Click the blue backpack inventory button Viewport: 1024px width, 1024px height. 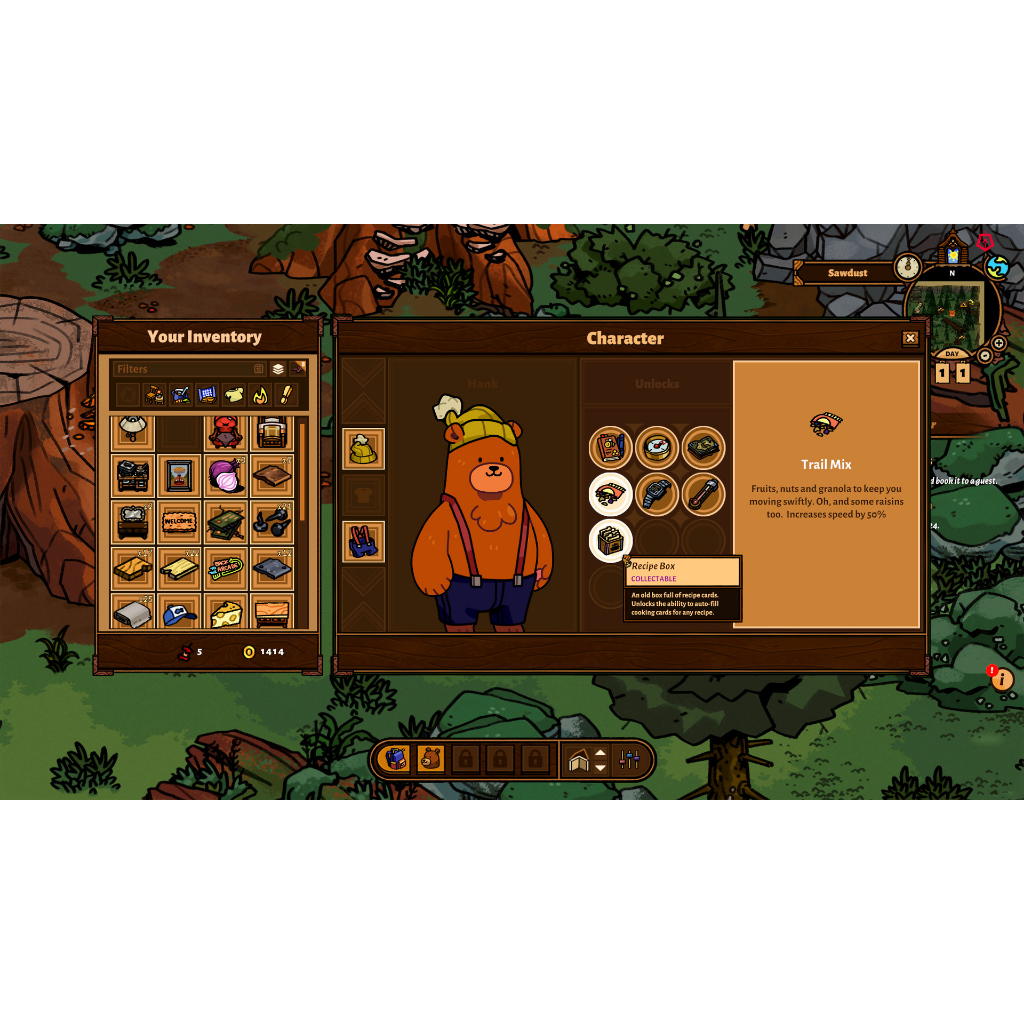pos(397,759)
